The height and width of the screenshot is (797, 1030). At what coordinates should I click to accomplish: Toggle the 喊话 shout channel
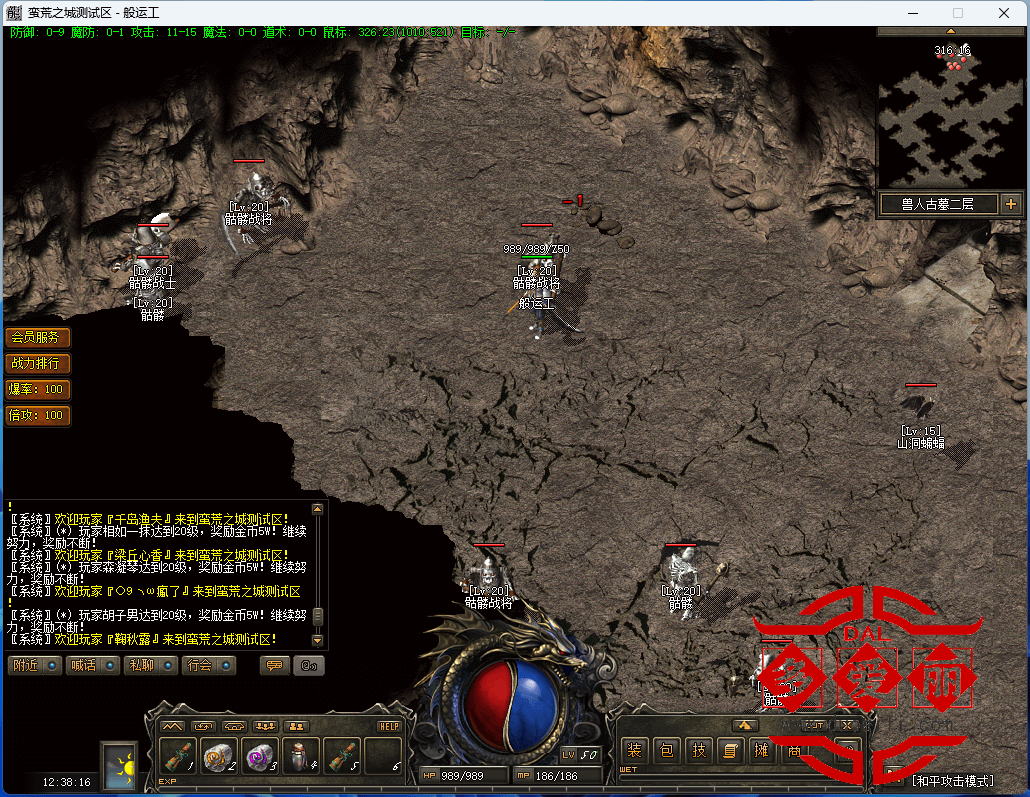point(91,665)
